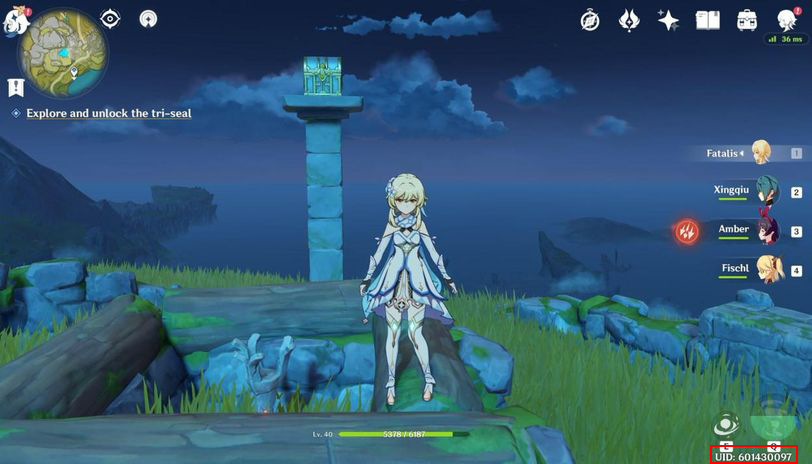
Task: Open the winged events icon
Action: point(629,20)
